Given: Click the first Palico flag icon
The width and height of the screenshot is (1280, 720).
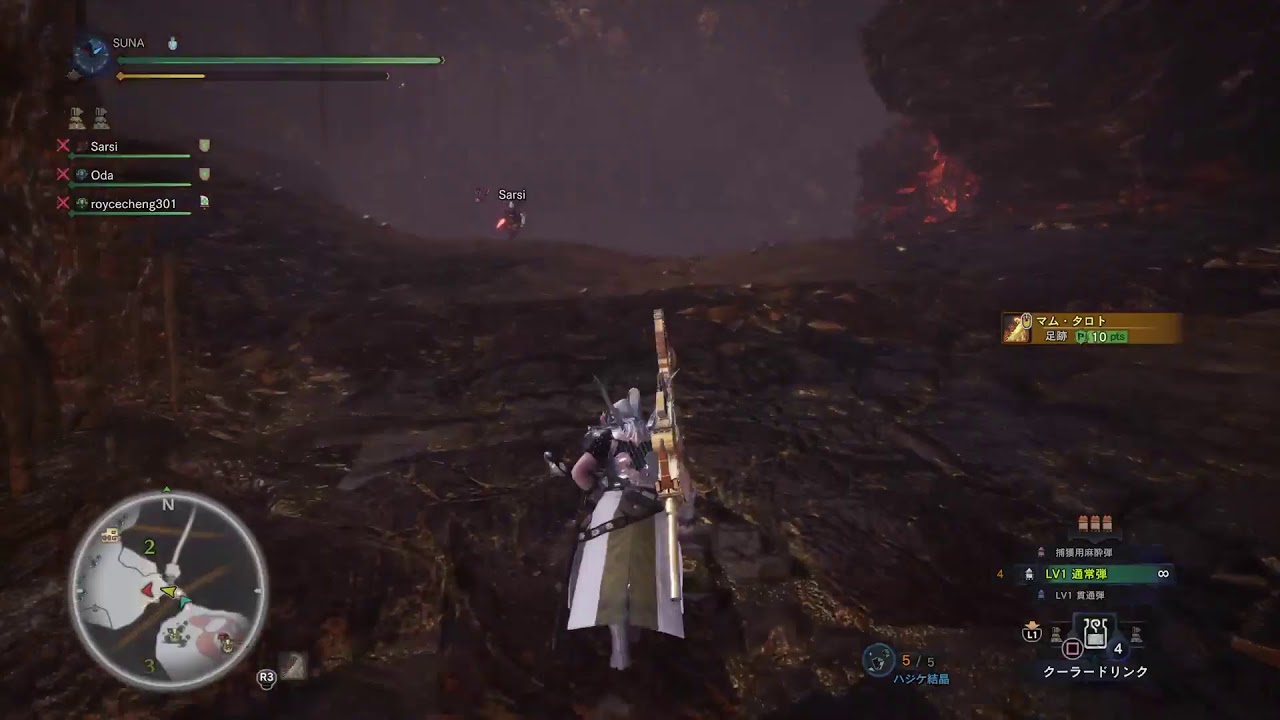Looking at the screenshot, I should tap(76, 118).
